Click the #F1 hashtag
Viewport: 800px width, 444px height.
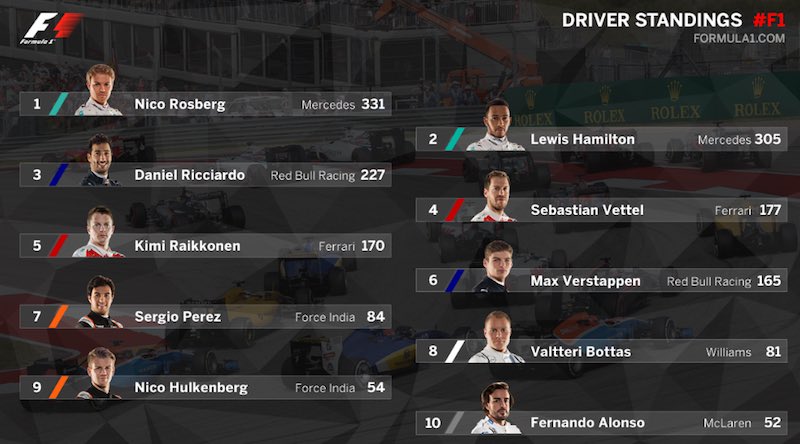[765, 19]
